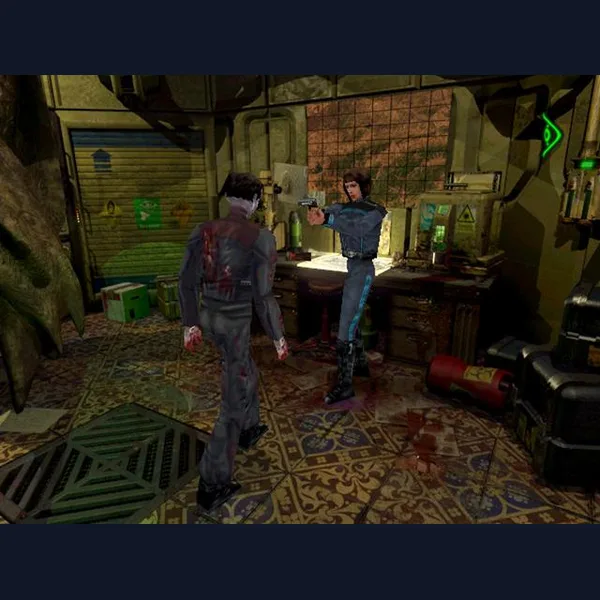Click the green arrow eye indicator
The width and height of the screenshot is (600, 600).
coord(551,136)
